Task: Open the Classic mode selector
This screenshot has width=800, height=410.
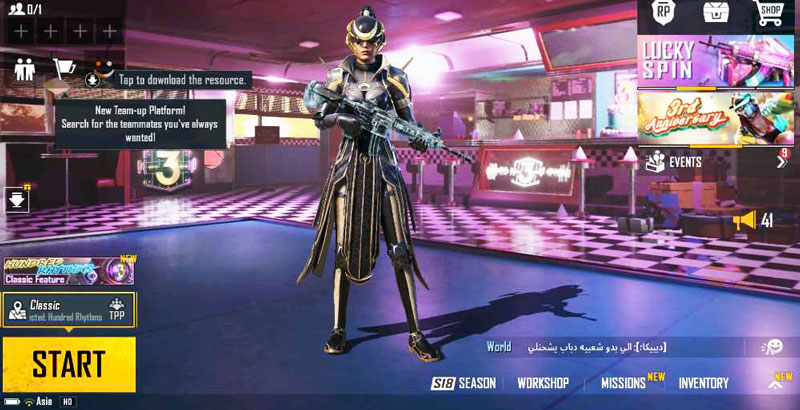Action: click(68, 310)
